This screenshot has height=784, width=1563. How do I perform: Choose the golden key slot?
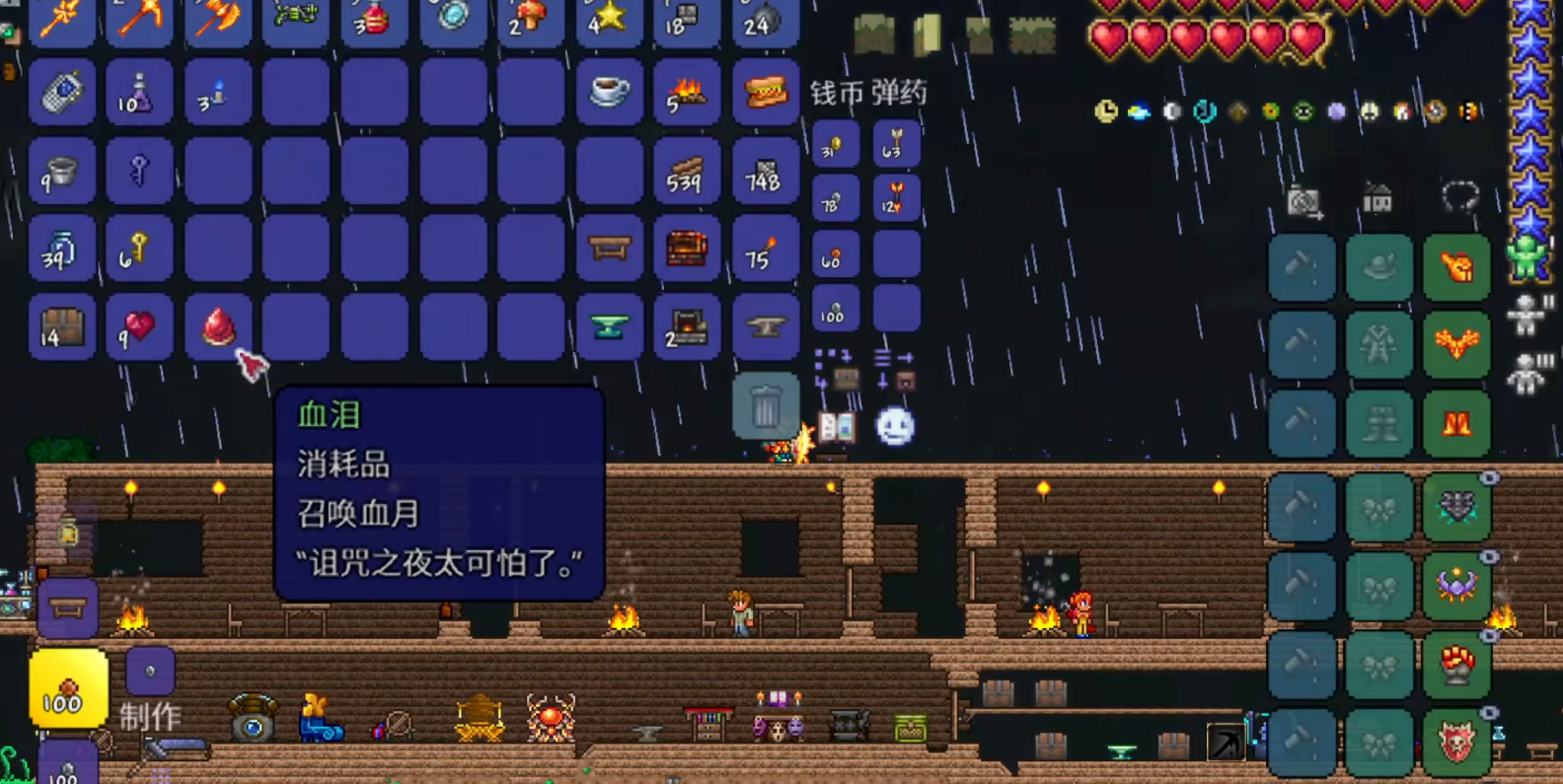point(139,249)
